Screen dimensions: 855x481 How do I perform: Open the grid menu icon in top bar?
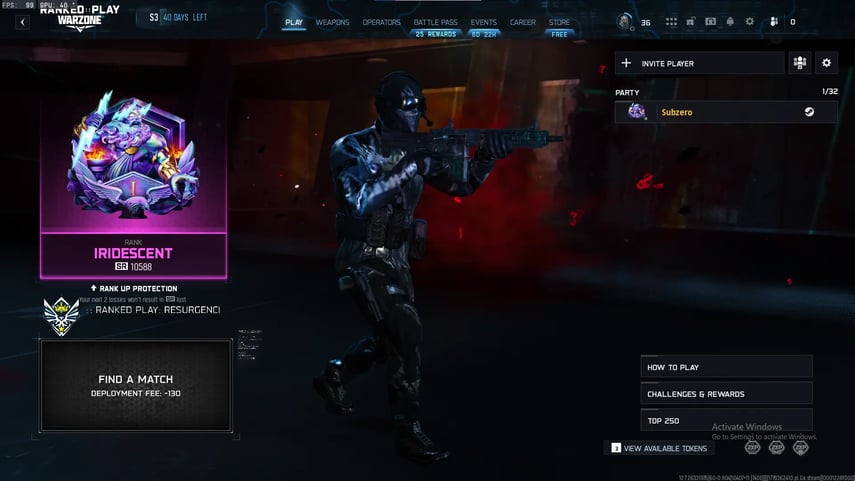tap(671, 22)
